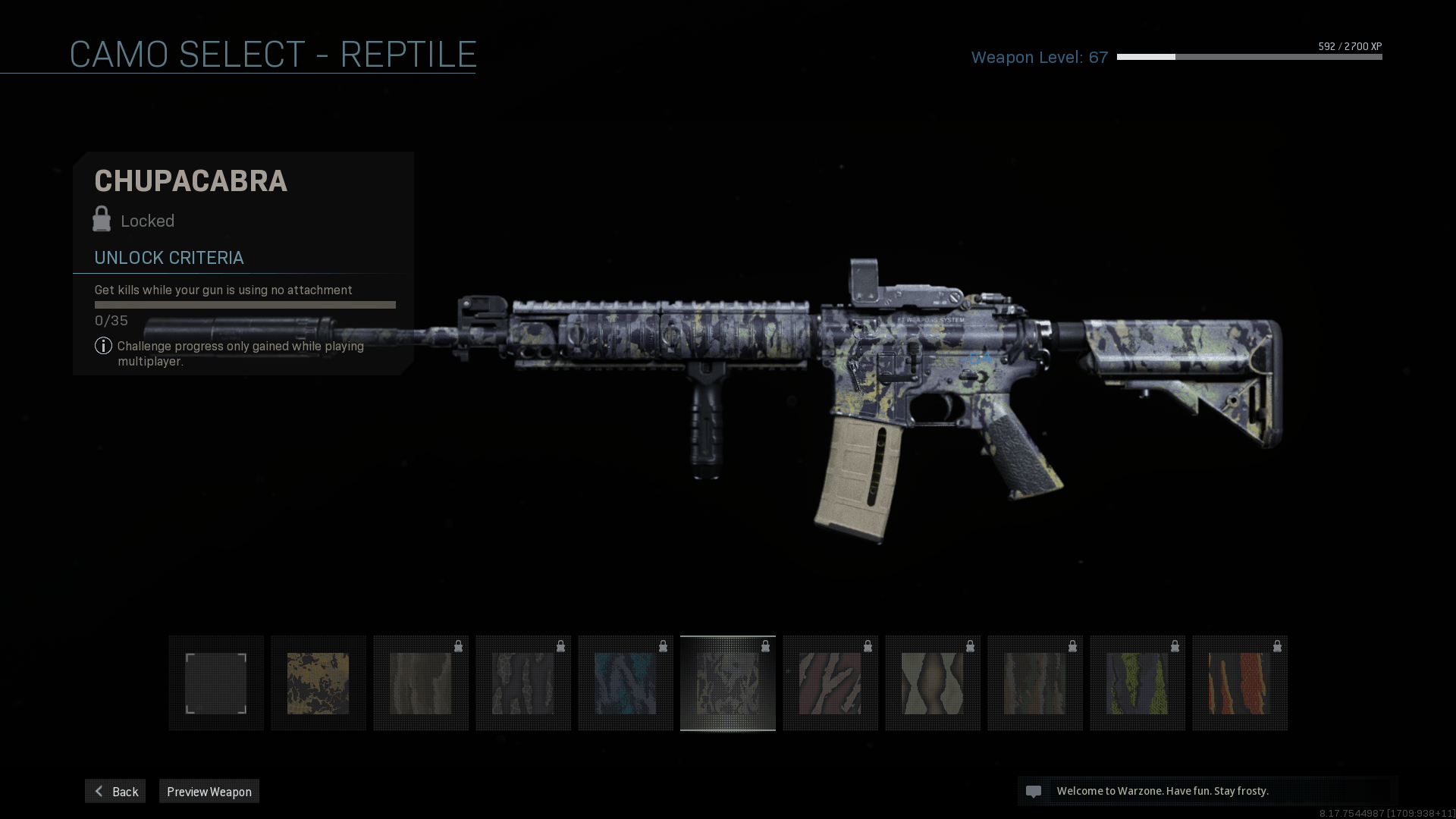The width and height of the screenshot is (1456, 819).
Task: Choose the locked orange-red striped camo
Action: point(1240,683)
